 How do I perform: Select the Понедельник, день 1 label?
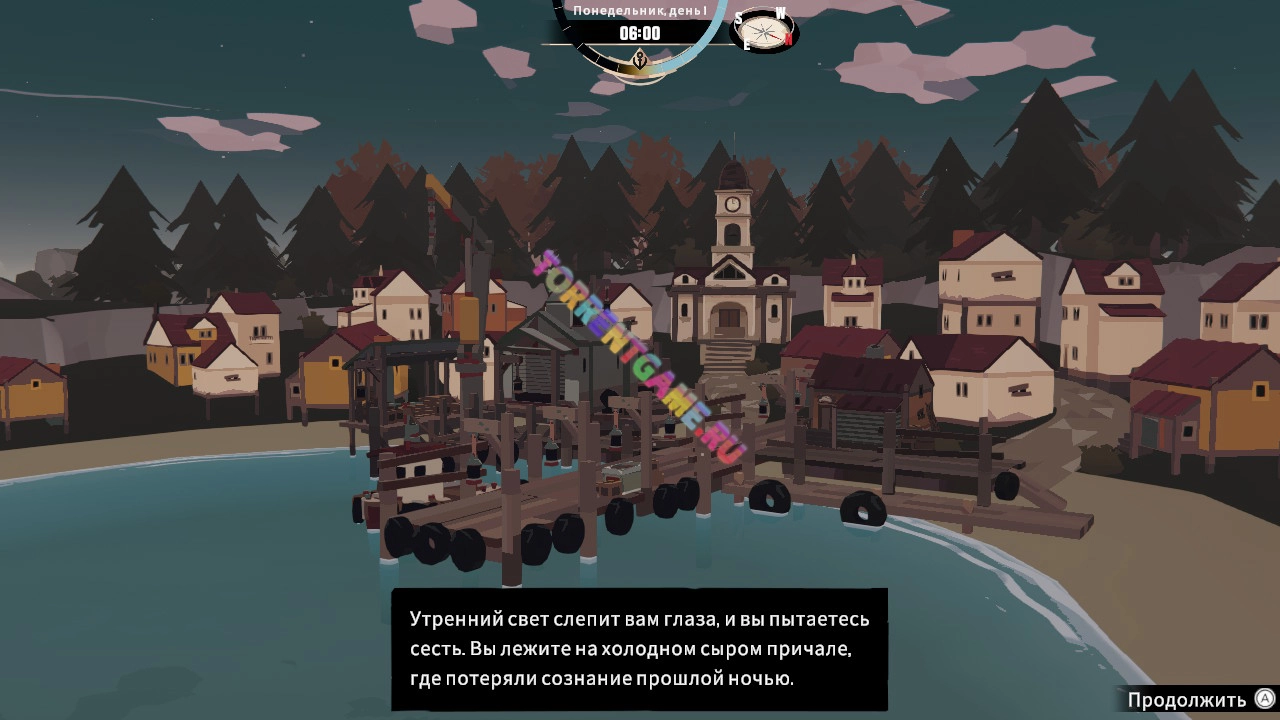(x=640, y=11)
